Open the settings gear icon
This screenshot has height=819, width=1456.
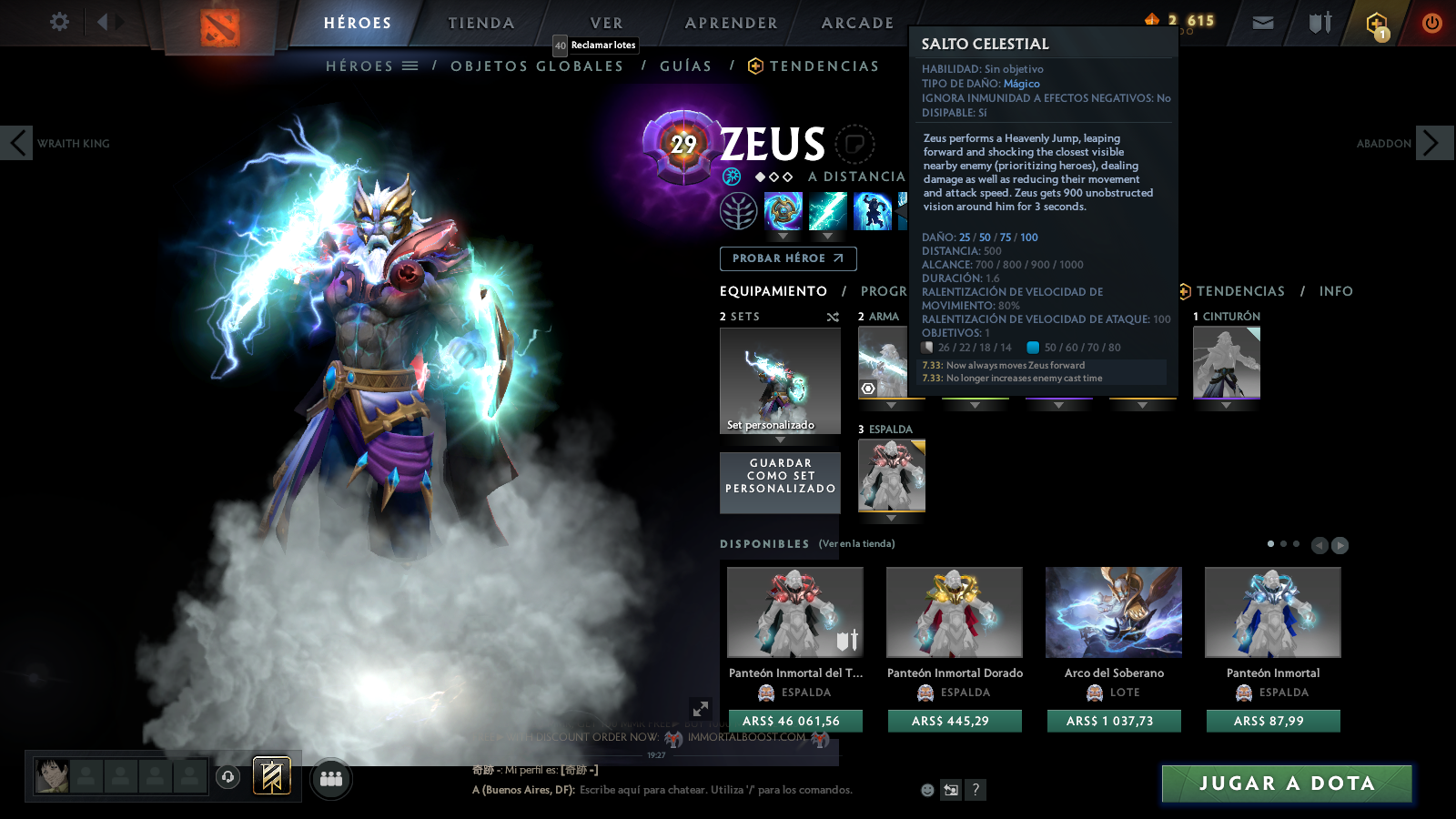[59, 23]
